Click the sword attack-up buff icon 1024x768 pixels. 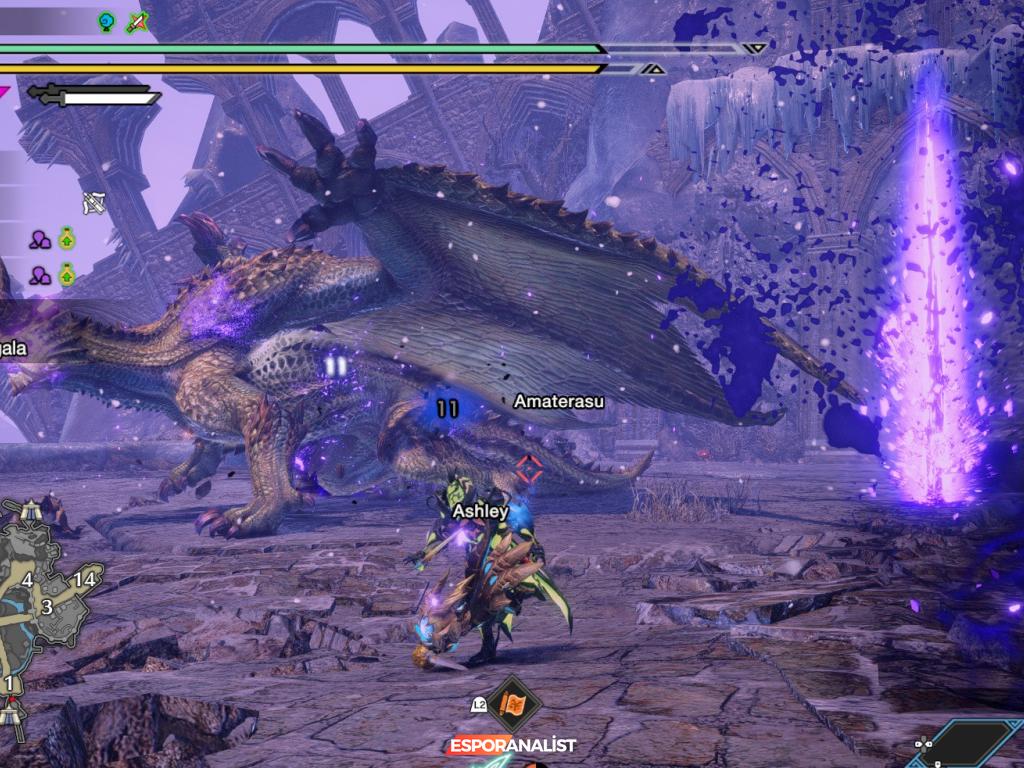137,21
